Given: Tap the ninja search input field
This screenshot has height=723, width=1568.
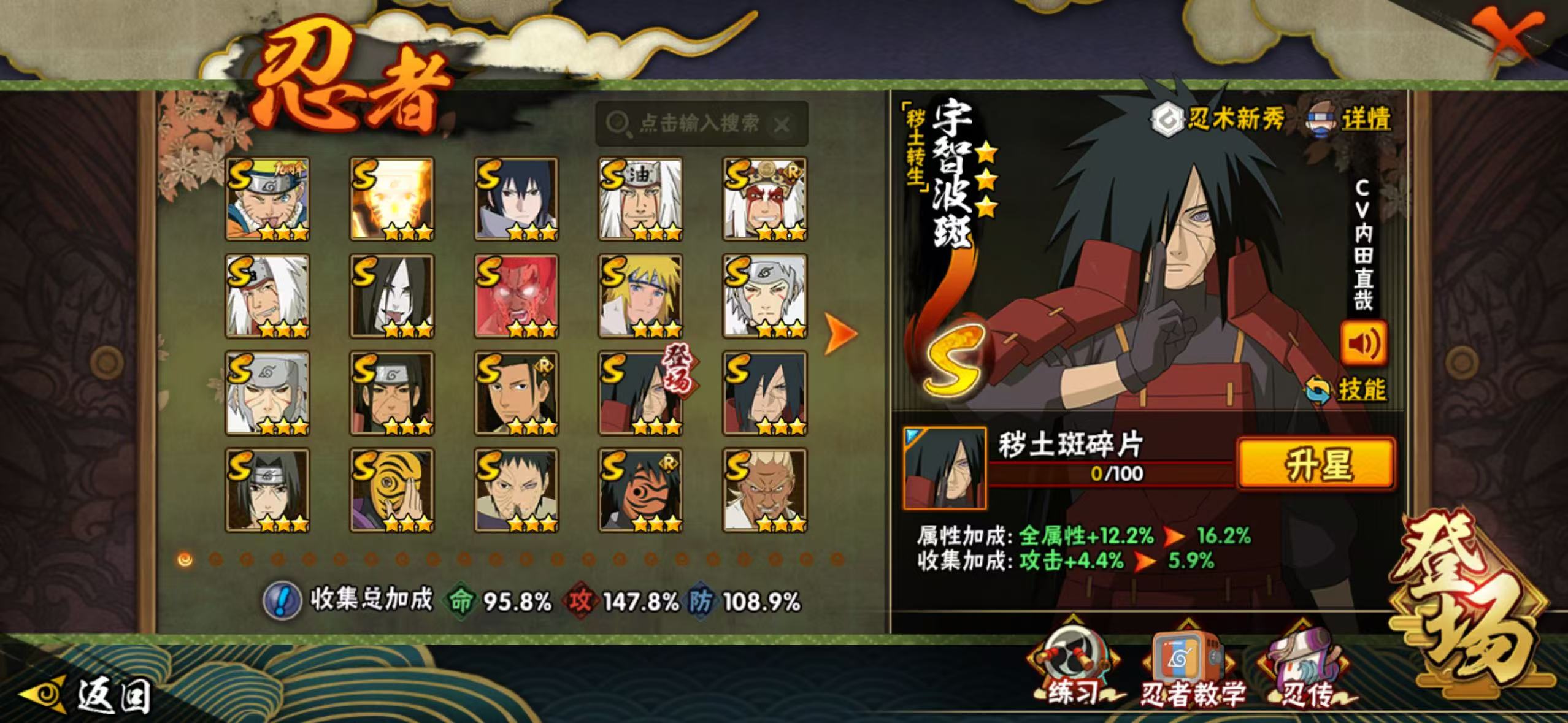Looking at the screenshot, I should [698, 124].
